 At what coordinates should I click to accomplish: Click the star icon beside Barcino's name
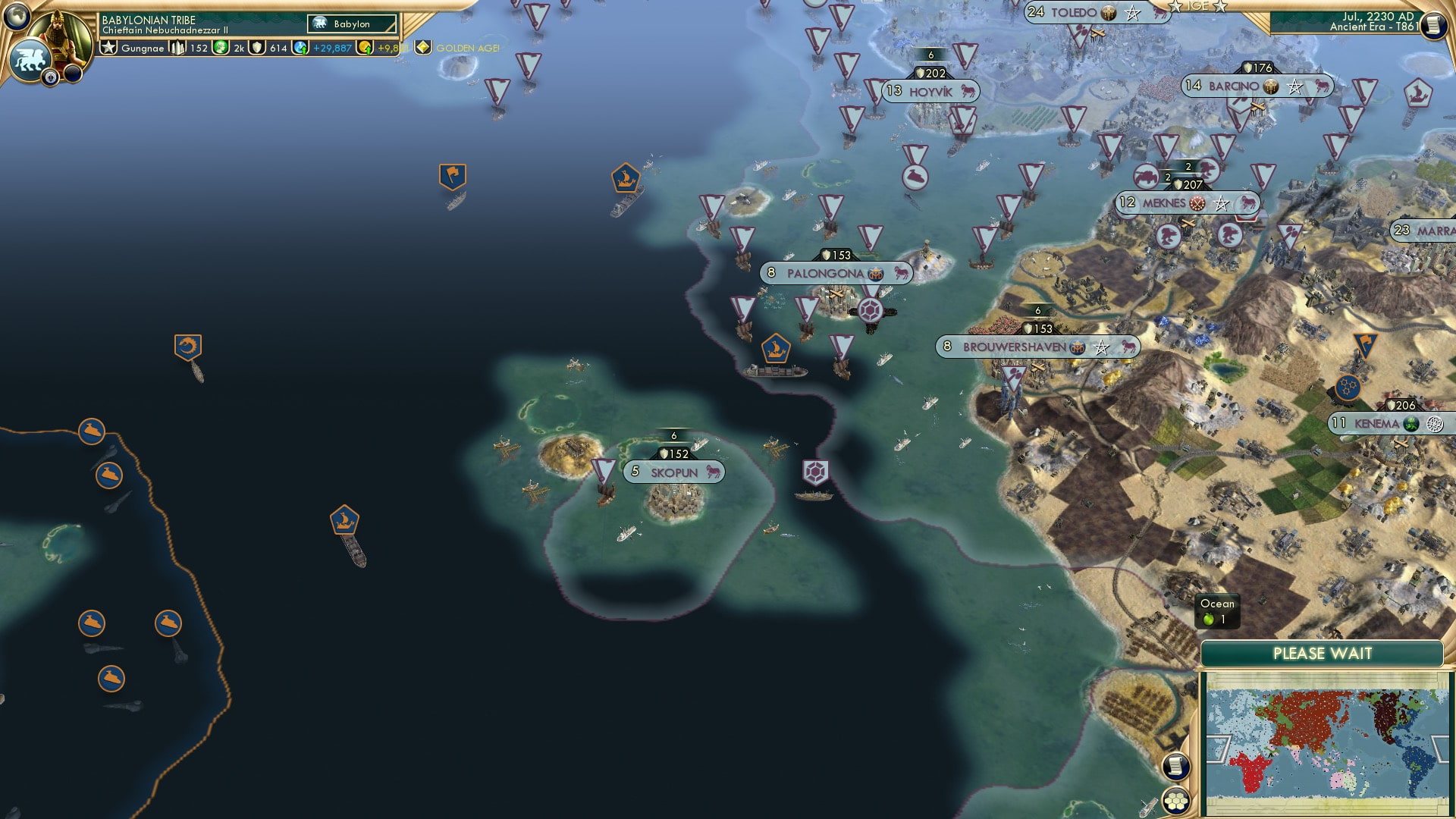[1293, 86]
